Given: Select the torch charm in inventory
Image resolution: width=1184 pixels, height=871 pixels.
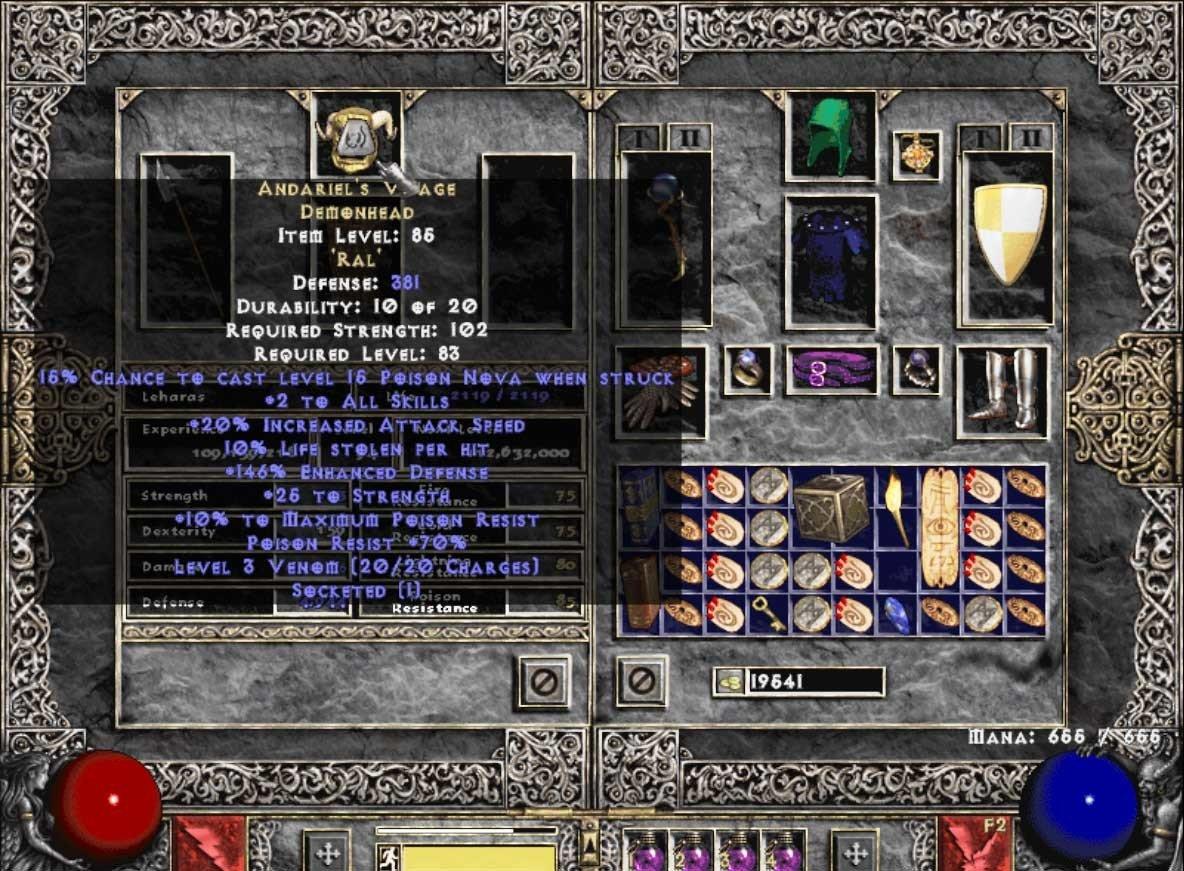Looking at the screenshot, I should (x=896, y=506).
